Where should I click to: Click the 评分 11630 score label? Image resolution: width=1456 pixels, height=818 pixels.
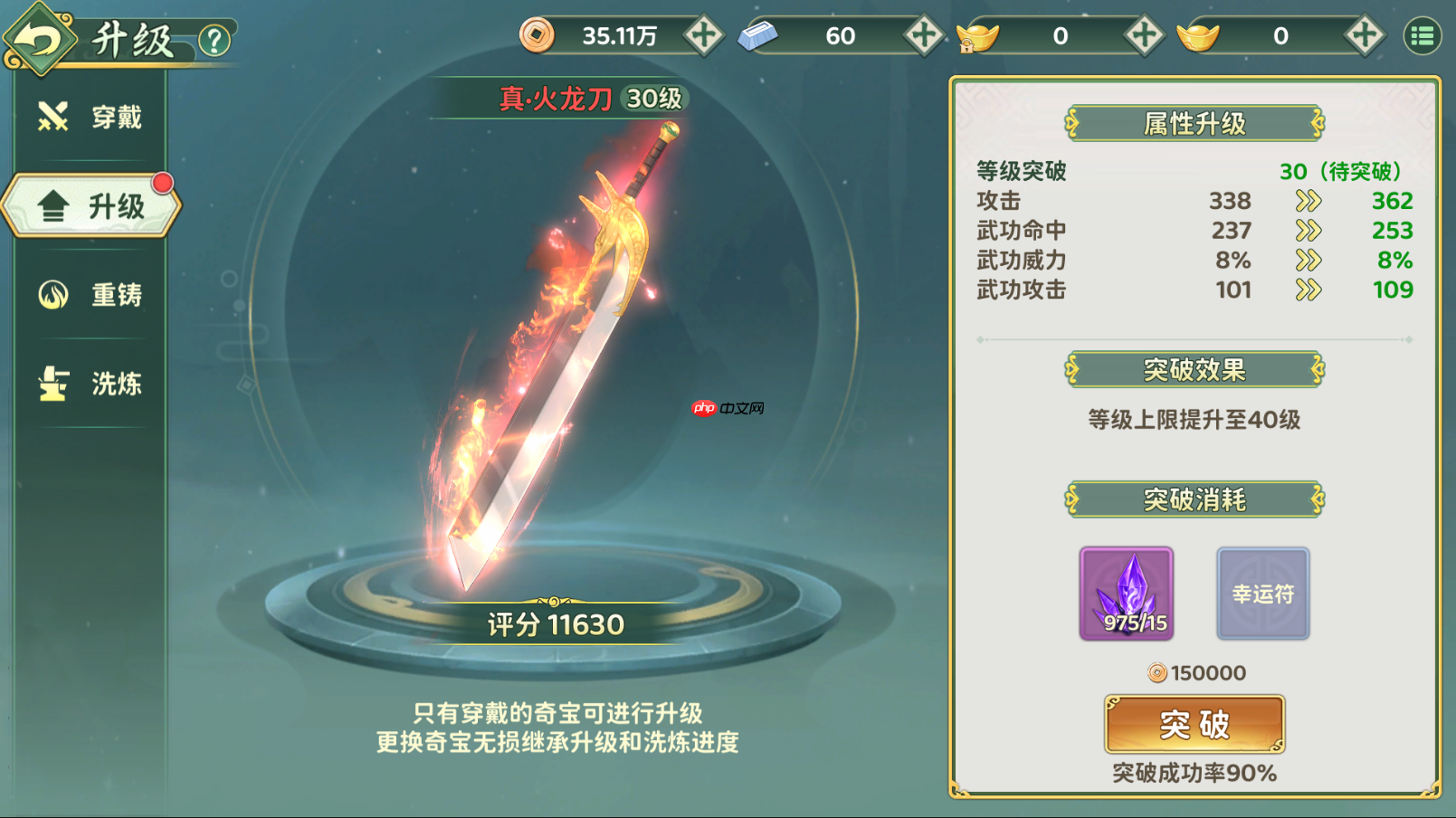coord(554,624)
